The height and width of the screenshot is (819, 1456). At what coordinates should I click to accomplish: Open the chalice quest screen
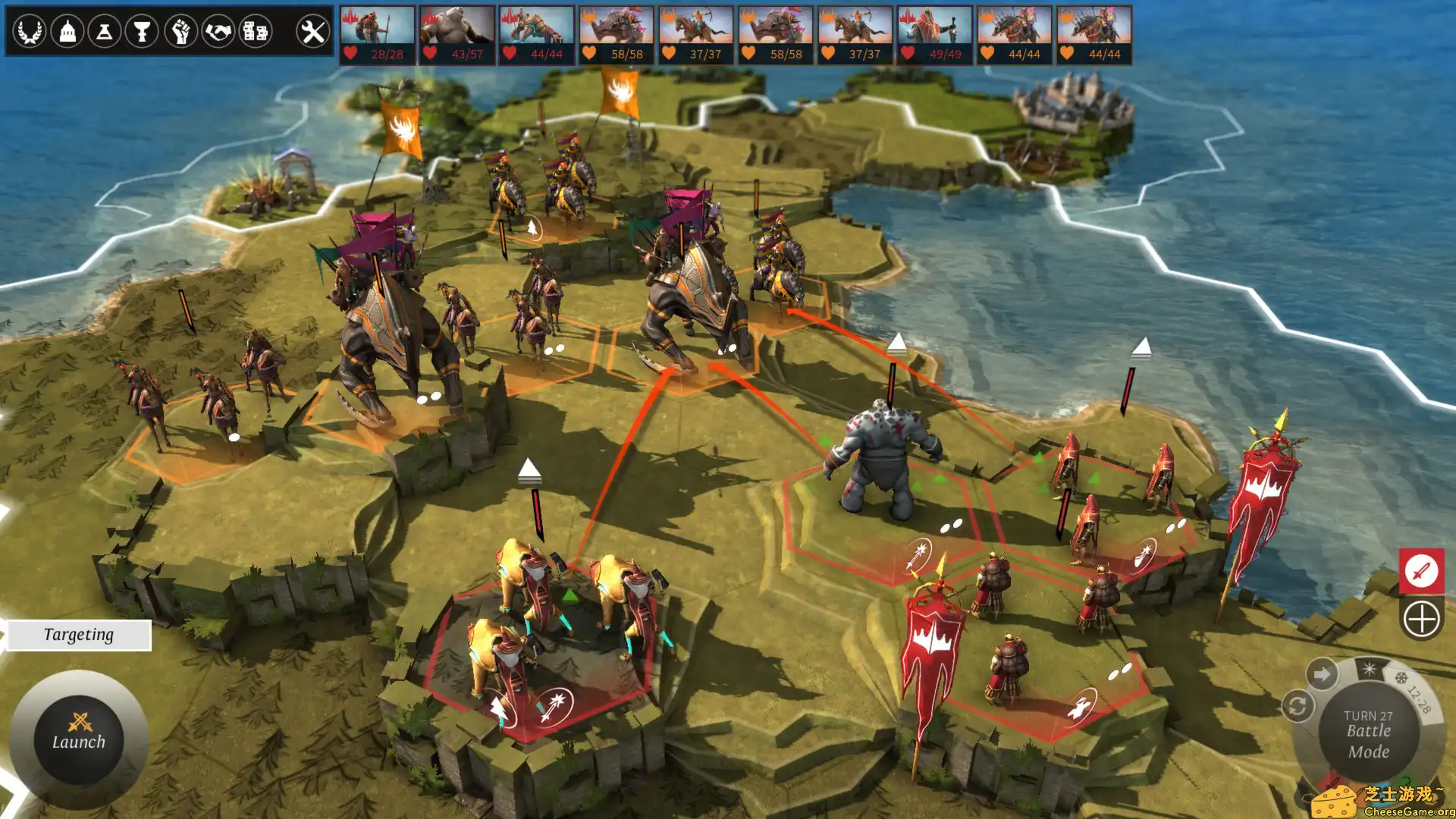[x=142, y=32]
